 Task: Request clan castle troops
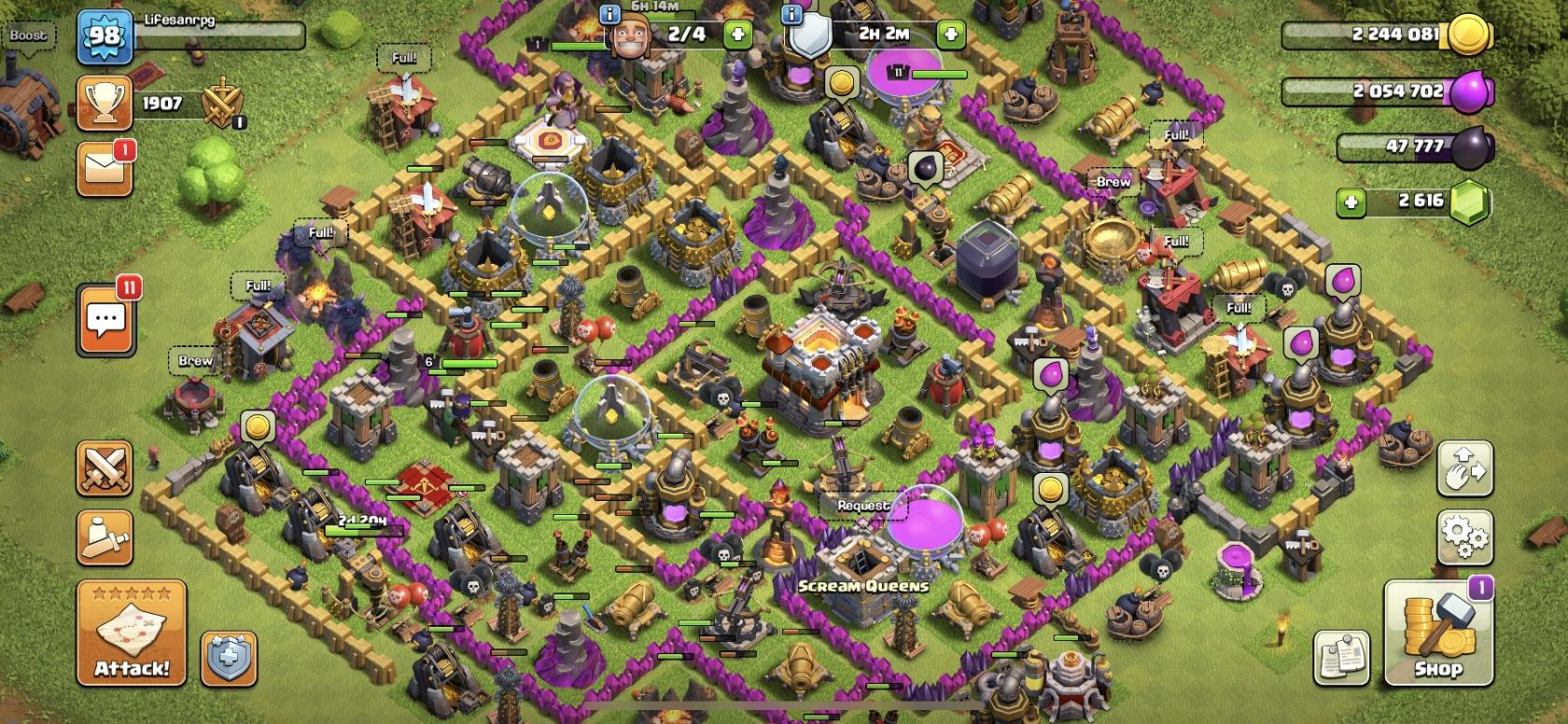862,506
